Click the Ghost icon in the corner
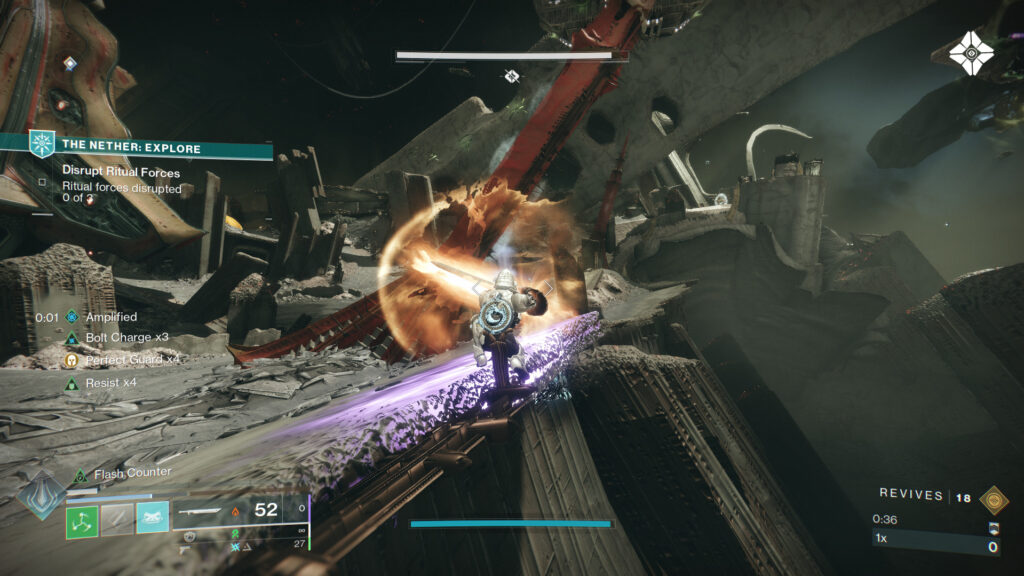 point(971,53)
